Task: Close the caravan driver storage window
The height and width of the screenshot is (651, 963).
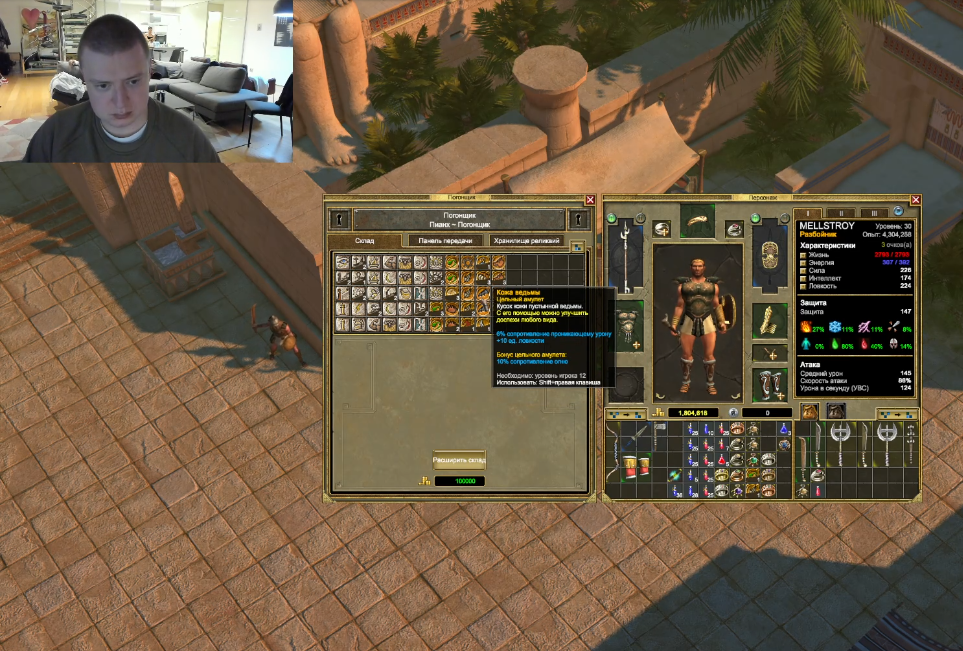Action: pyautogui.click(x=590, y=200)
